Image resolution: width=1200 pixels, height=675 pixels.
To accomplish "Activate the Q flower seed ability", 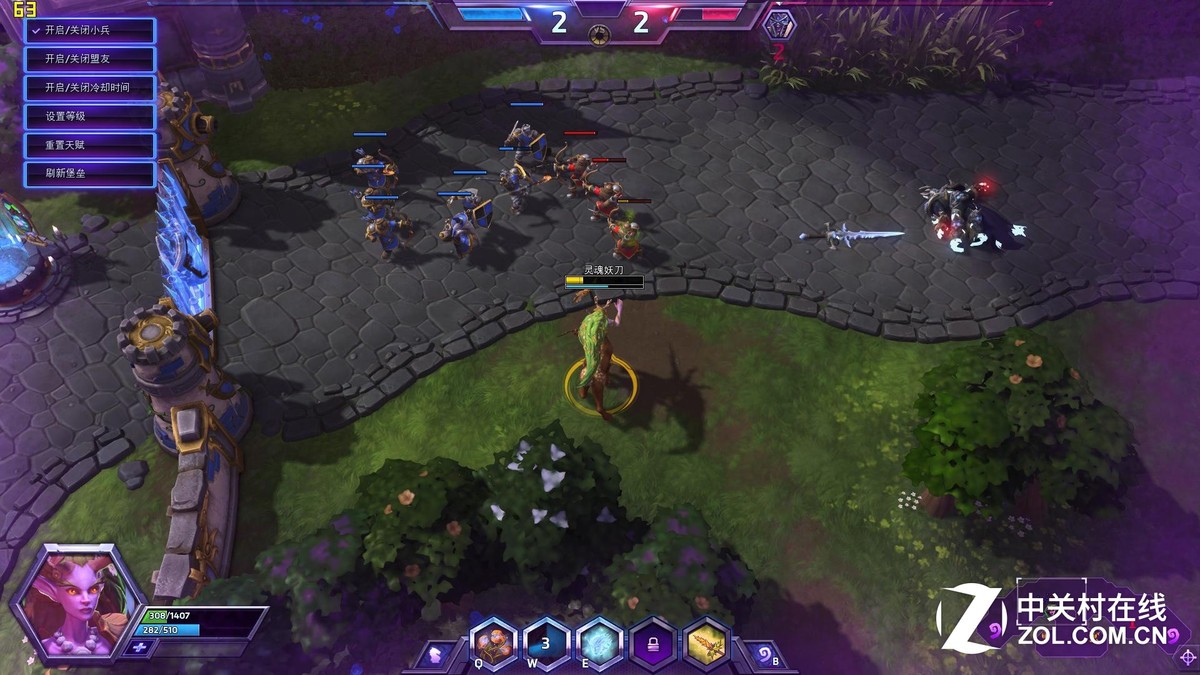I will 494,643.
